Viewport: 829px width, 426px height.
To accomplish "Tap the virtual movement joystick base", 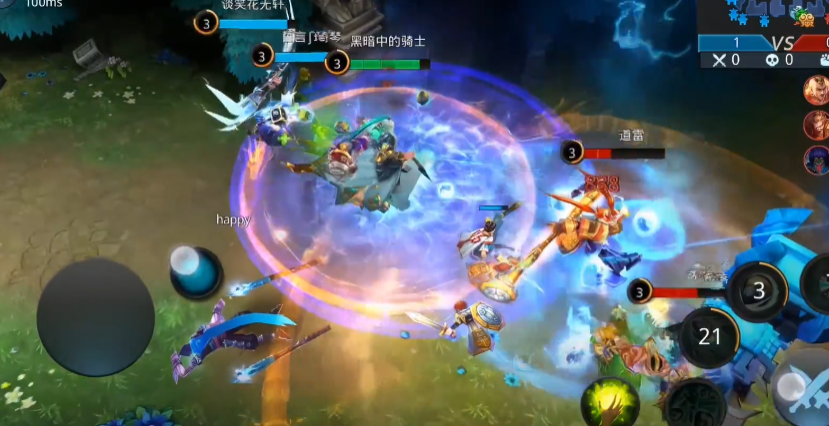I will 95,317.
